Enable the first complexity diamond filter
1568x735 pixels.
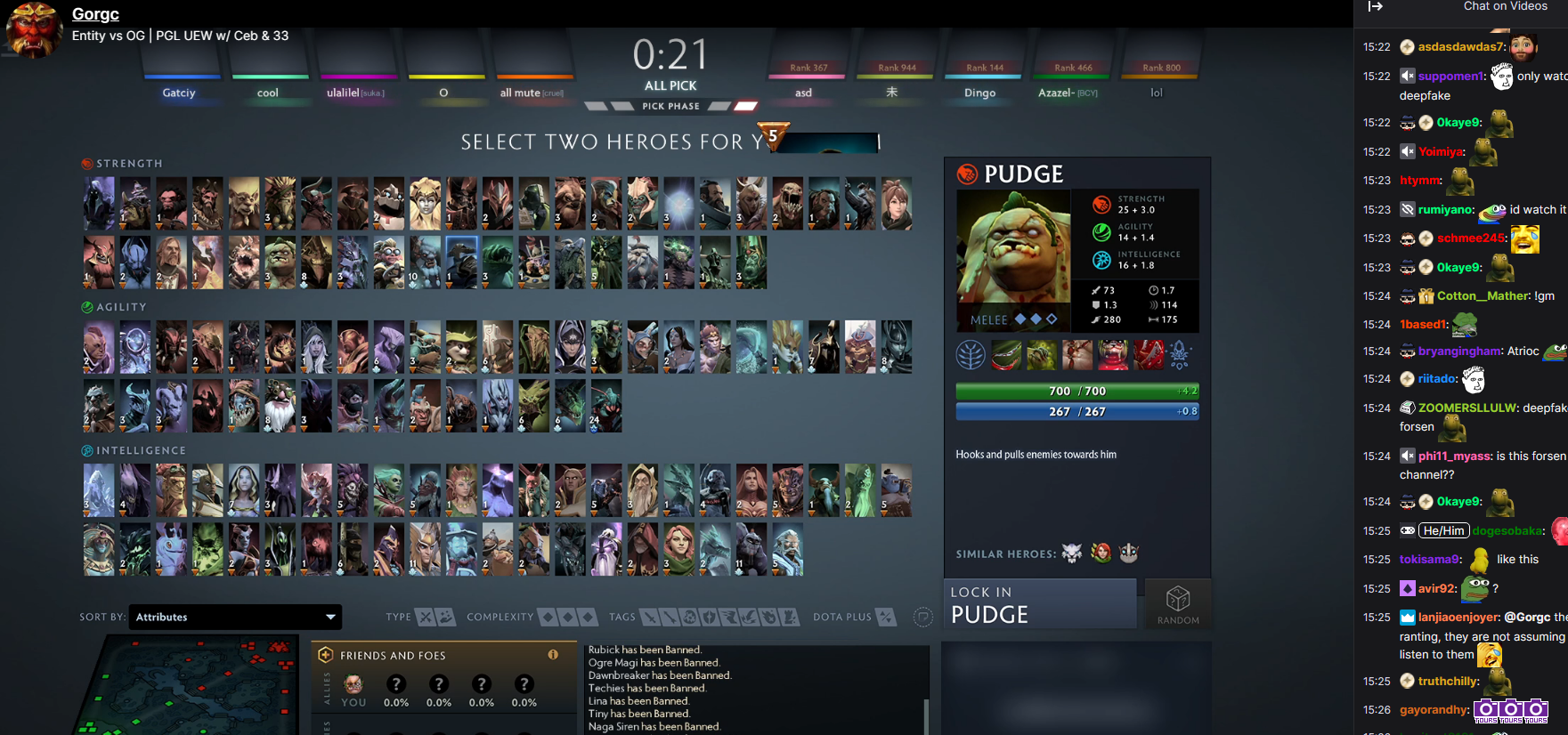[546, 616]
